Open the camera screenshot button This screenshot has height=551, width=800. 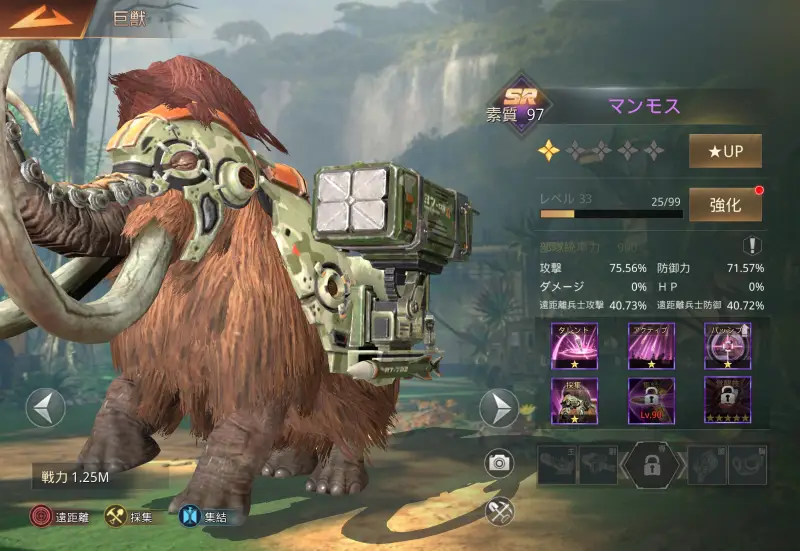[x=499, y=462]
